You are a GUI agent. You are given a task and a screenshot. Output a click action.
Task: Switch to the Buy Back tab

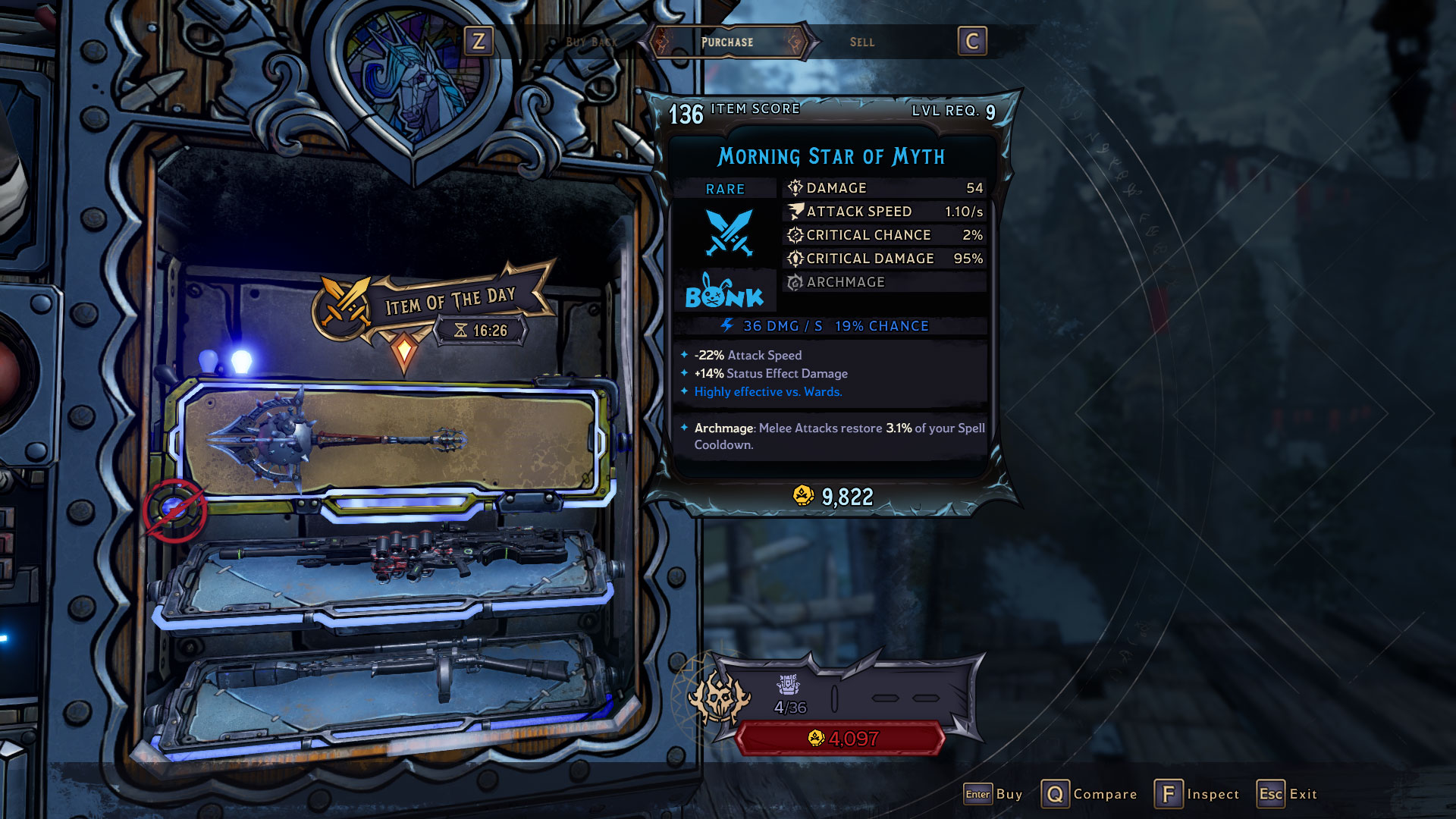591,42
